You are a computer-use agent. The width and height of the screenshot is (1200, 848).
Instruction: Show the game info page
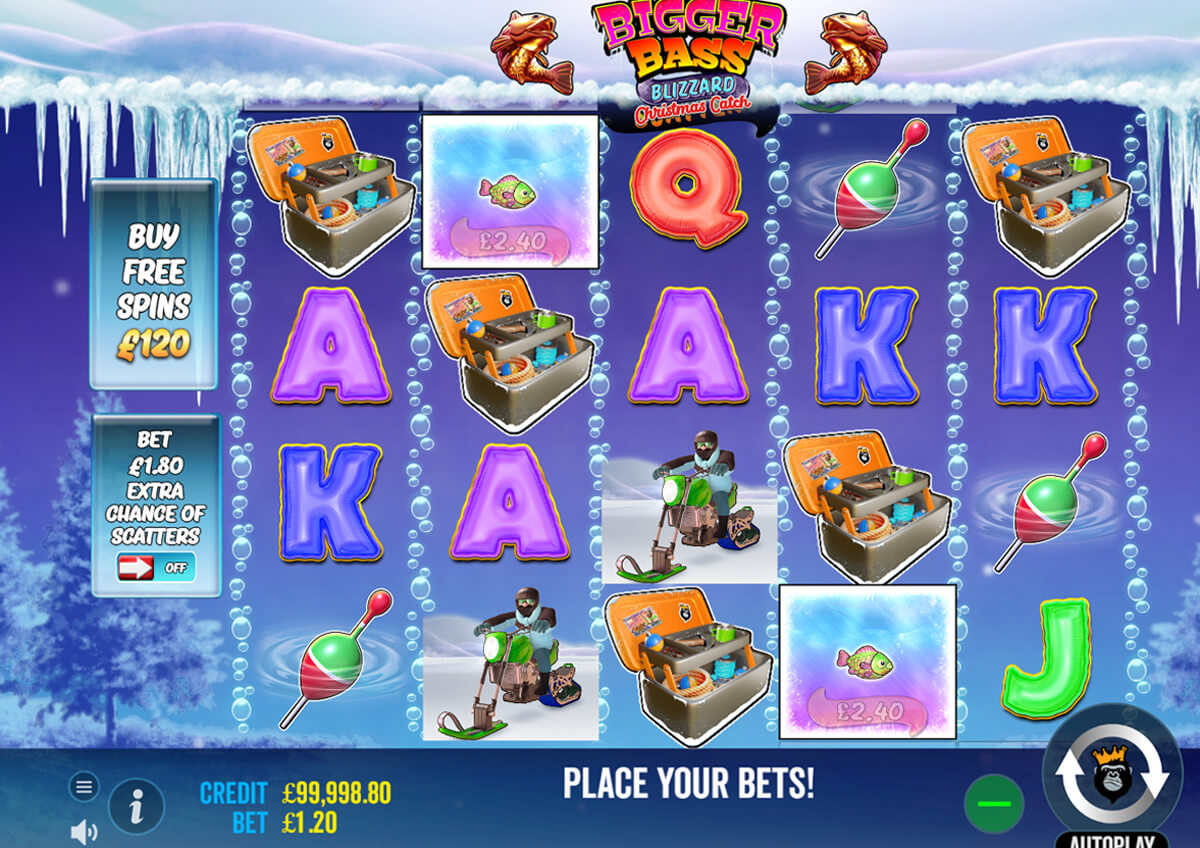pos(136,805)
